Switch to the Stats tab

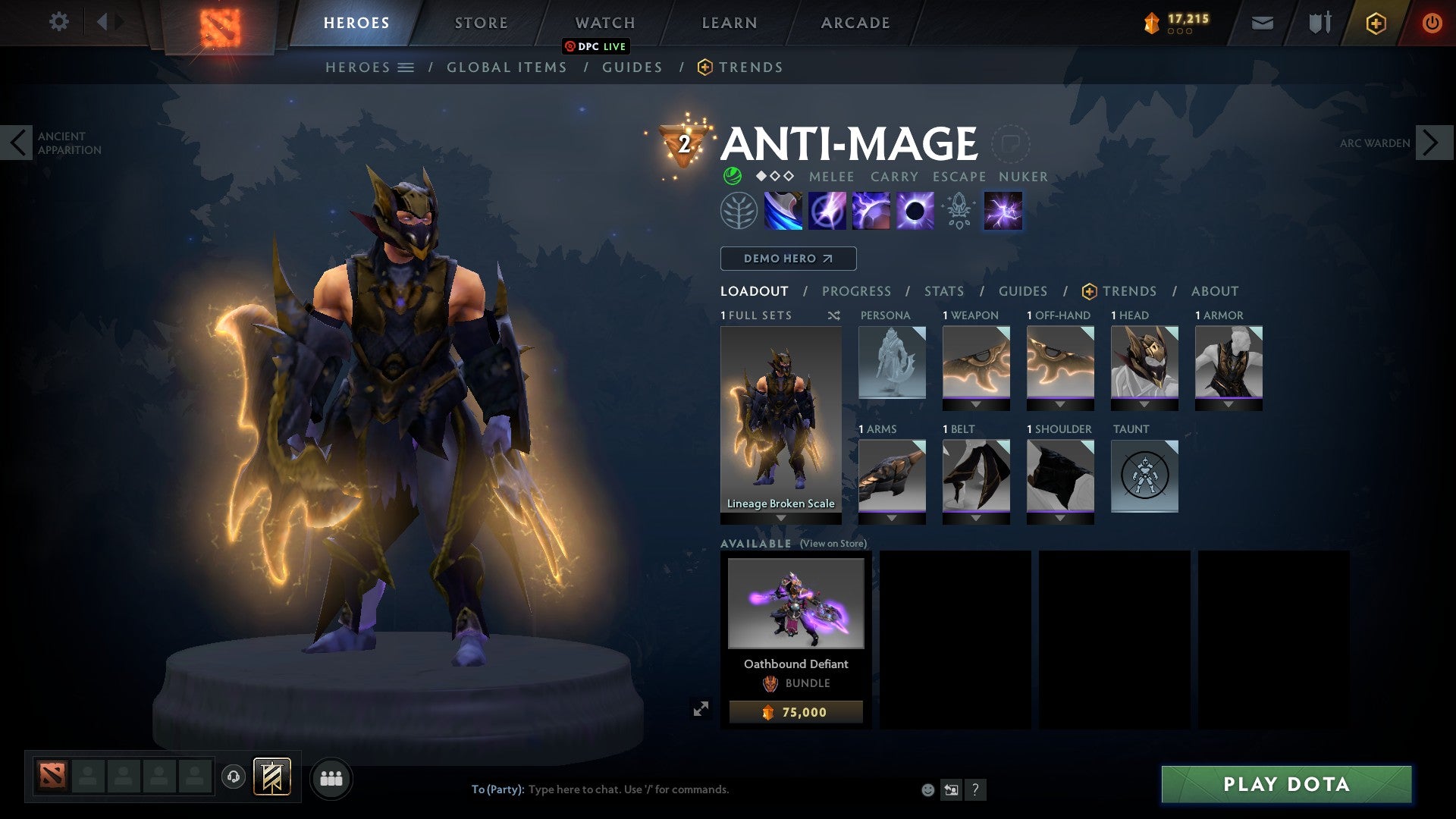943,290
